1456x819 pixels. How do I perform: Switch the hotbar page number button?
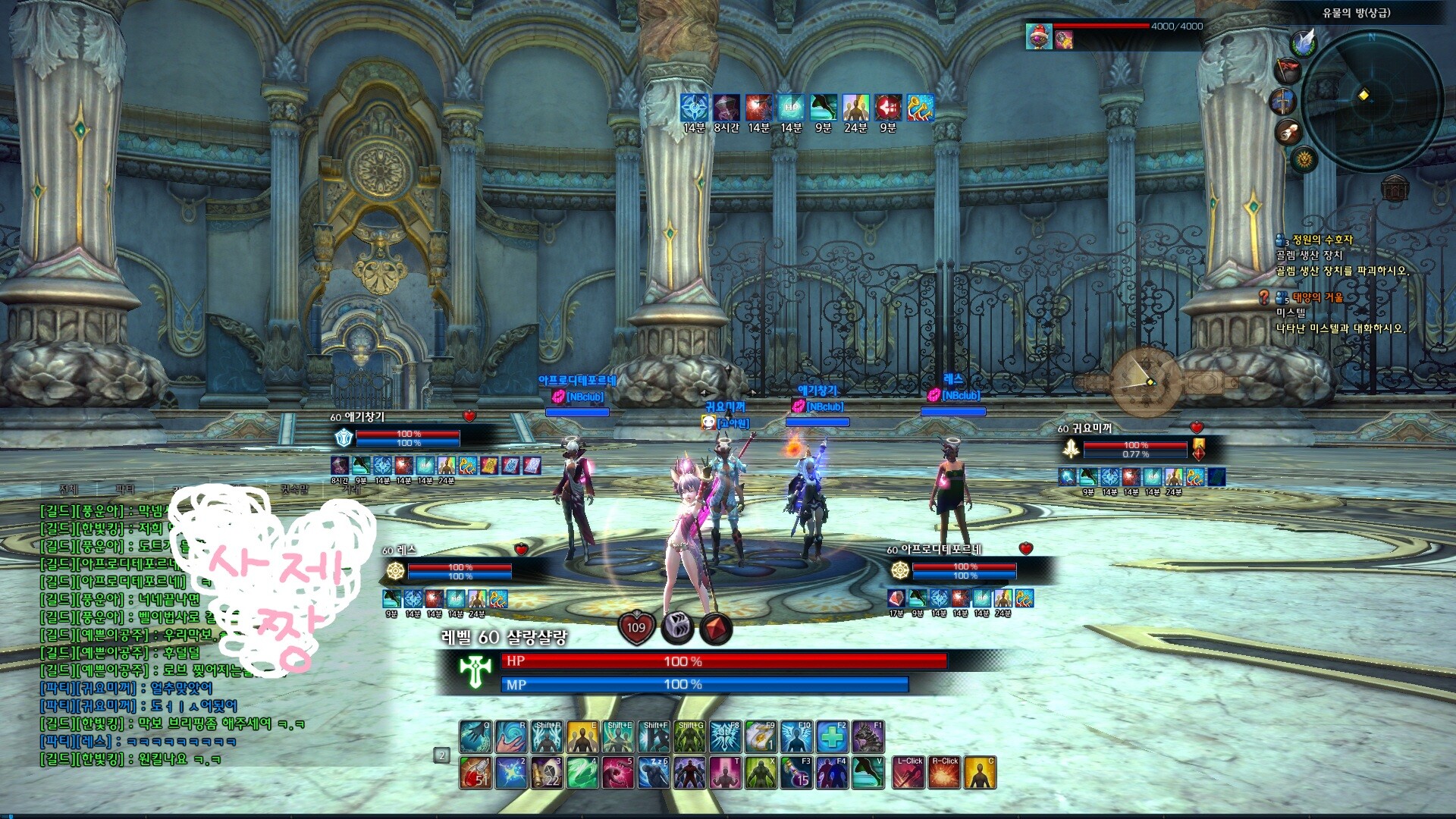[x=441, y=755]
